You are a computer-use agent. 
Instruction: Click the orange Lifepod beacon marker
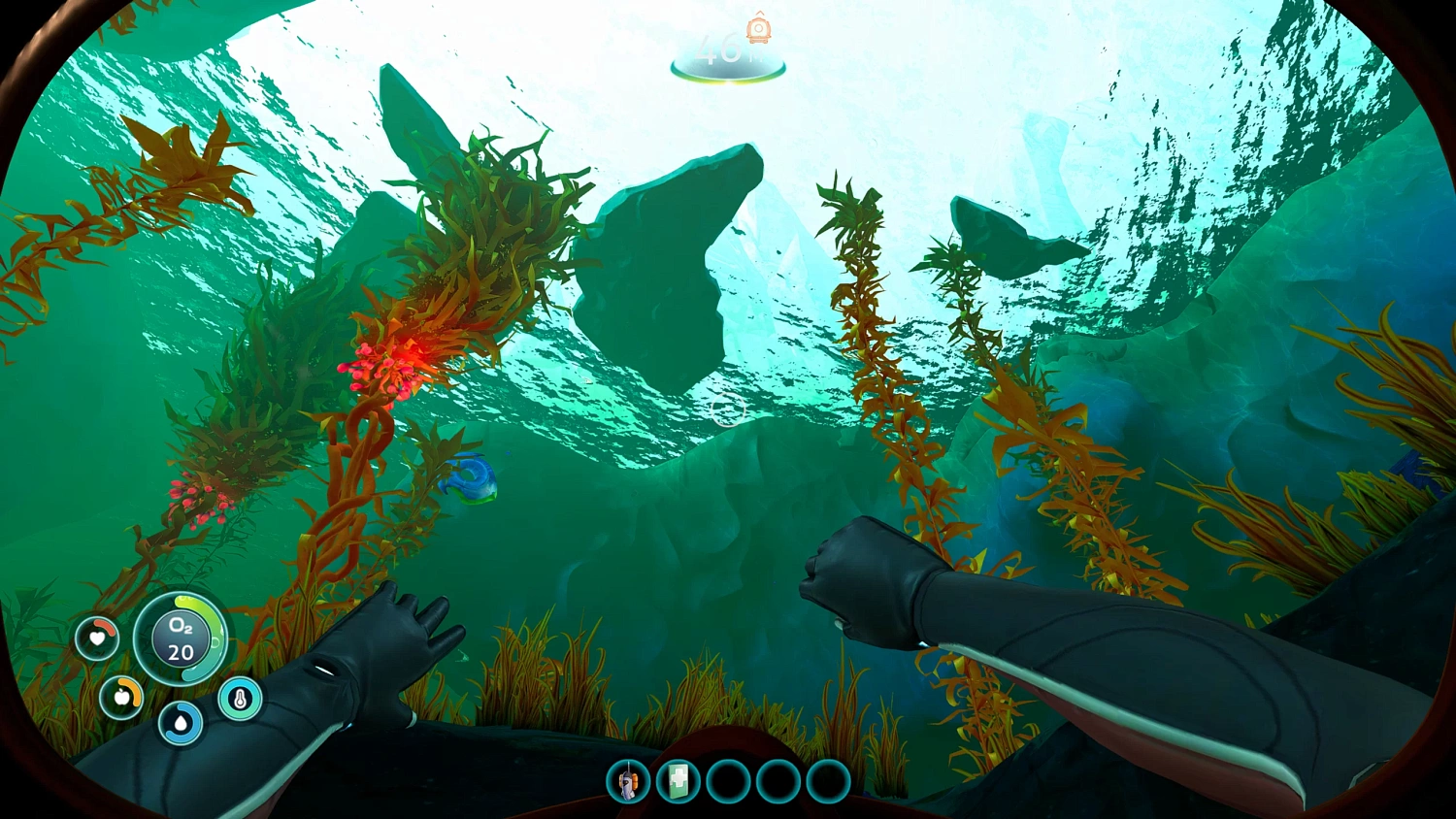pos(757,29)
